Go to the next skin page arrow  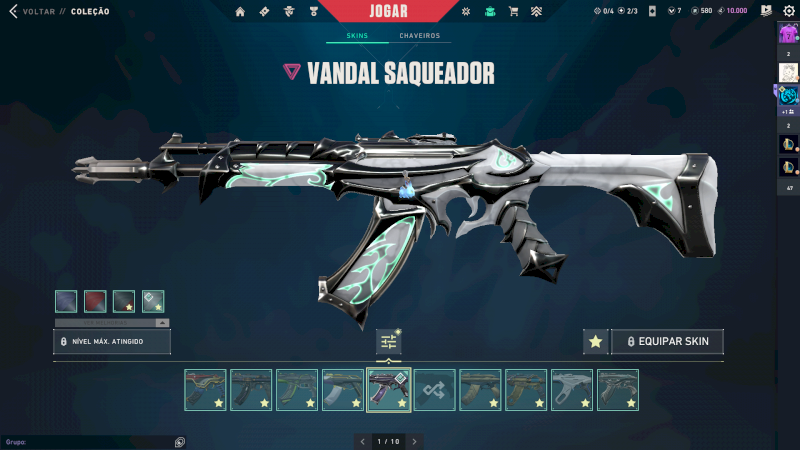[x=415, y=441]
